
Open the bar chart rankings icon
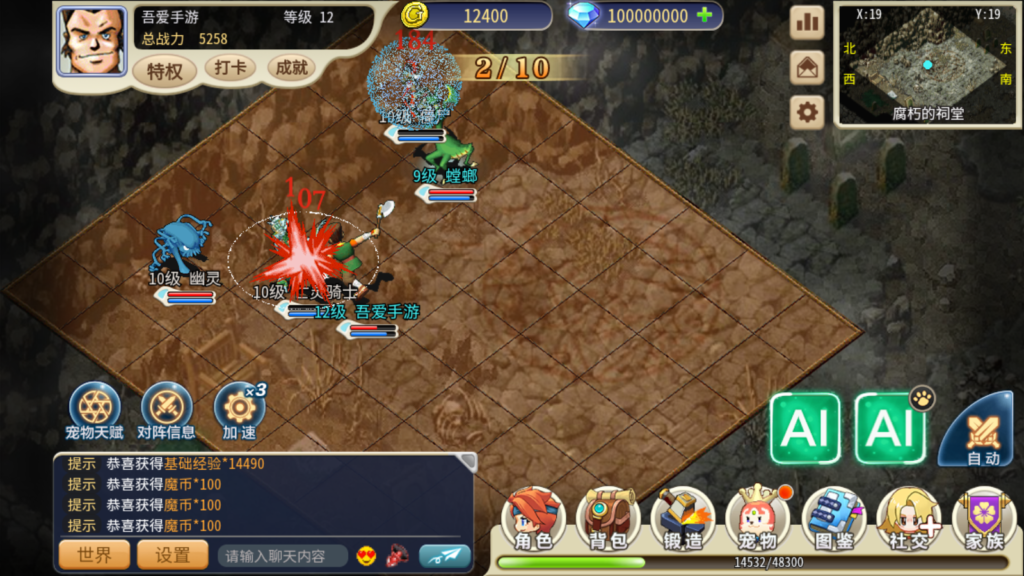pyautogui.click(x=807, y=23)
